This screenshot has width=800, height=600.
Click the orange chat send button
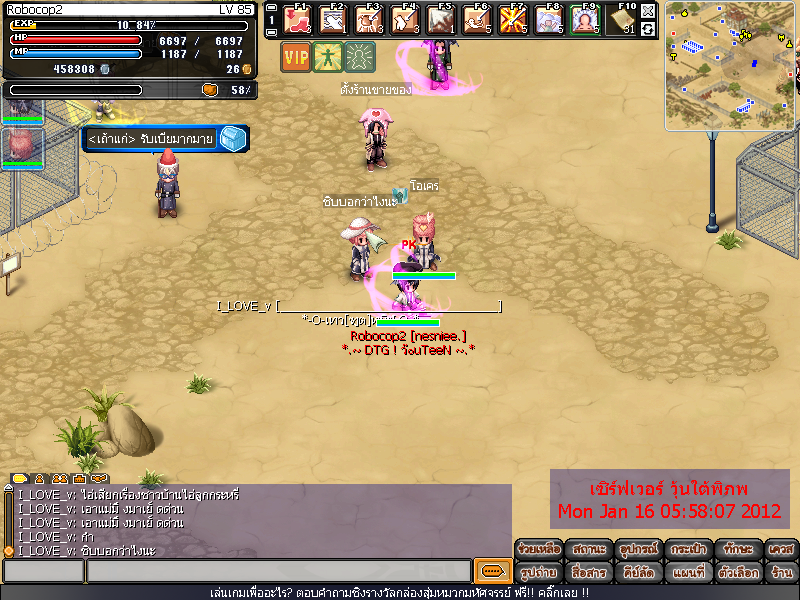(x=492, y=571)
